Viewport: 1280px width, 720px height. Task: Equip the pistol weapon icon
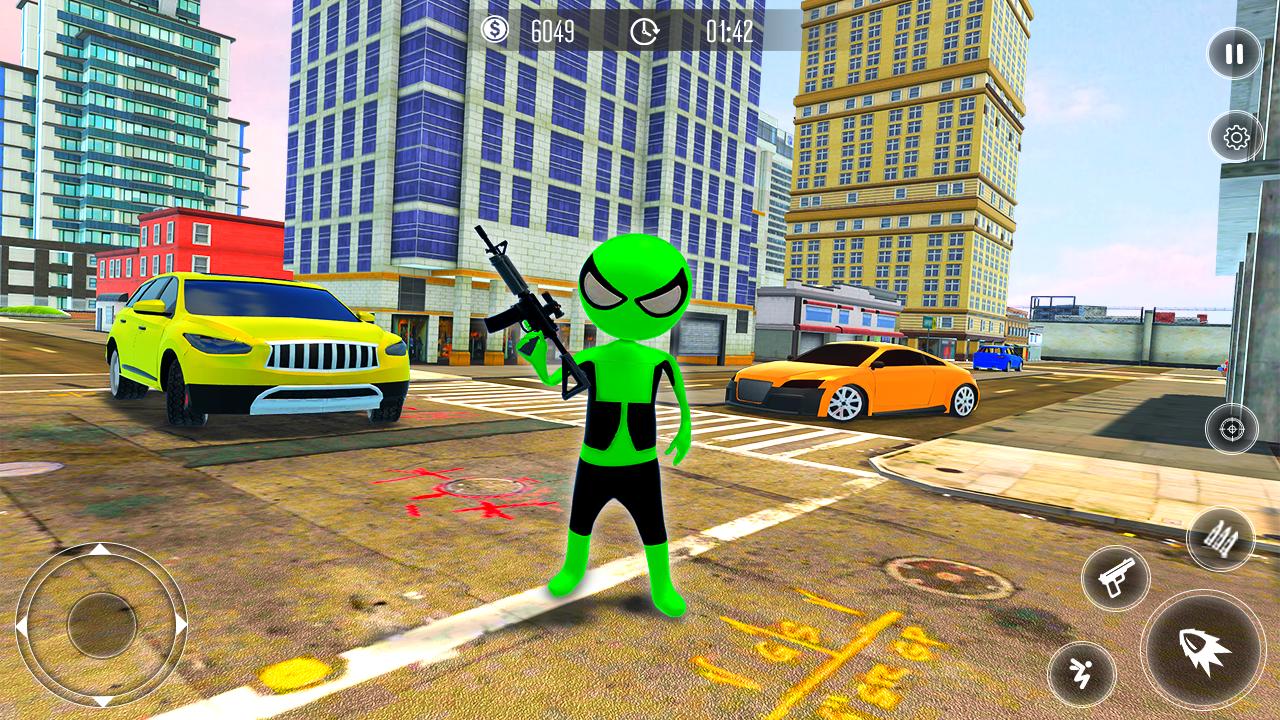tap(1117, 577)
